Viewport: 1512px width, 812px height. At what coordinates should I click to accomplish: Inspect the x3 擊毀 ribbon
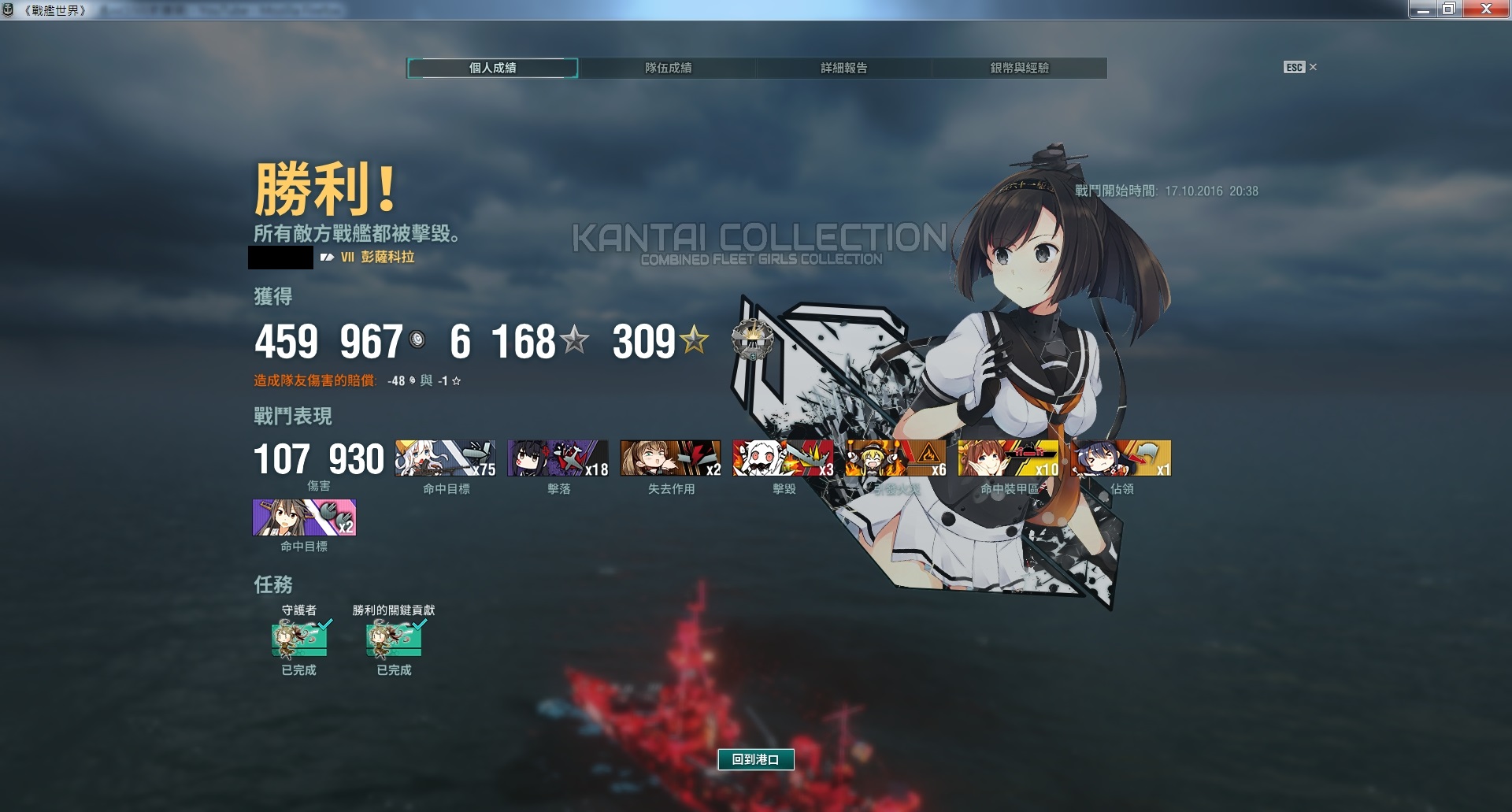(x=783, y=458)
